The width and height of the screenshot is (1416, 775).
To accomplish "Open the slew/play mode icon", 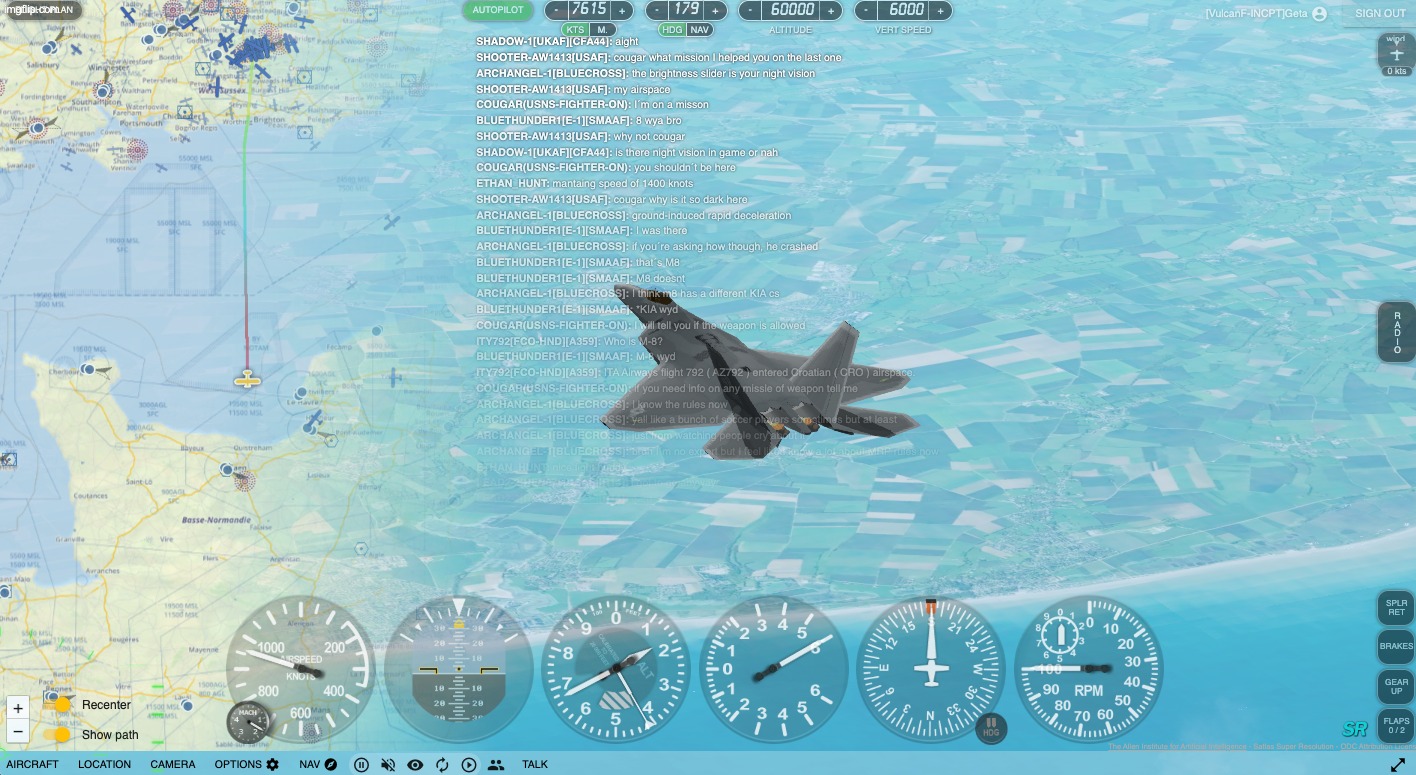I will pyautogui.click(x=469, y=764).
